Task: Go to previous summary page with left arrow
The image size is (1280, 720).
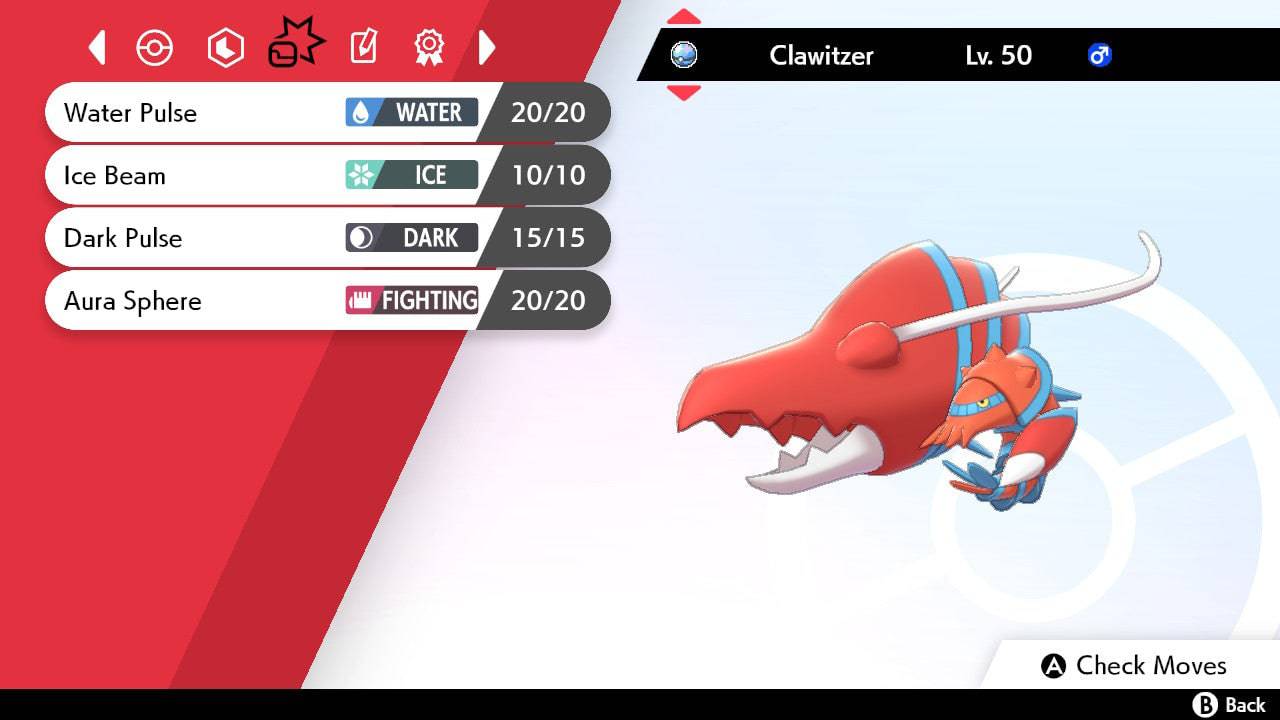Action: [x=97, y=47]
